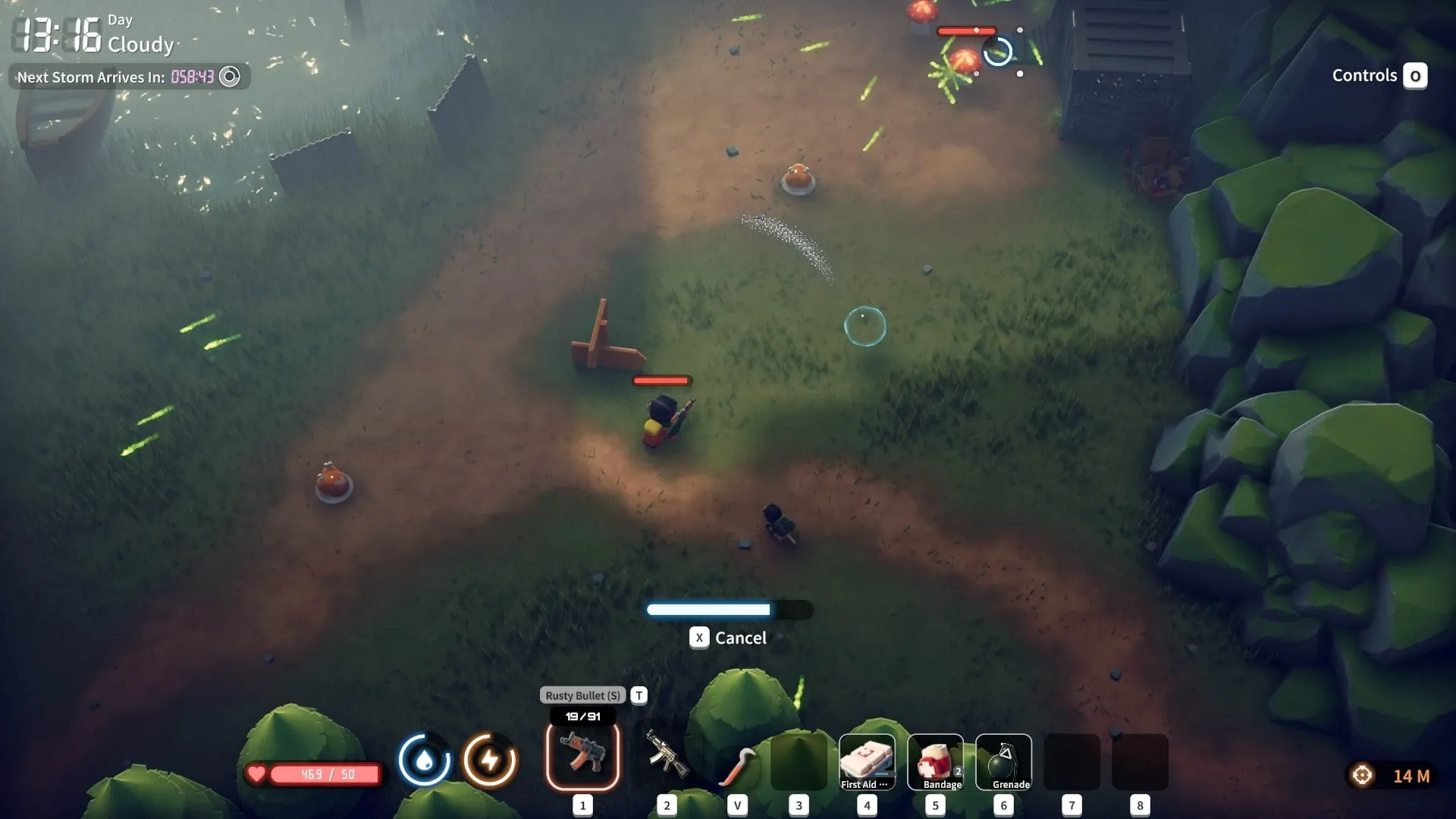Click the storm timer circle icon

tap(229, 76)
